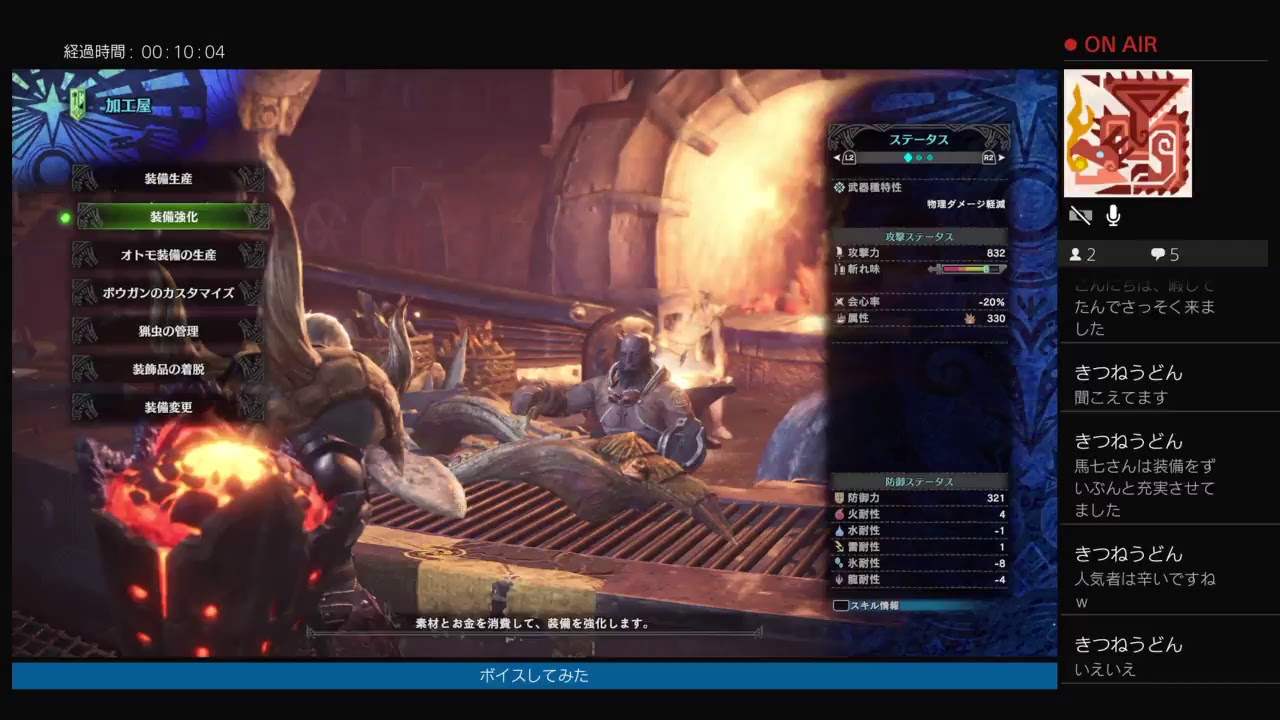Select 装備生産 in the smithy menu

pyautogui.click(x=168, y=179)
